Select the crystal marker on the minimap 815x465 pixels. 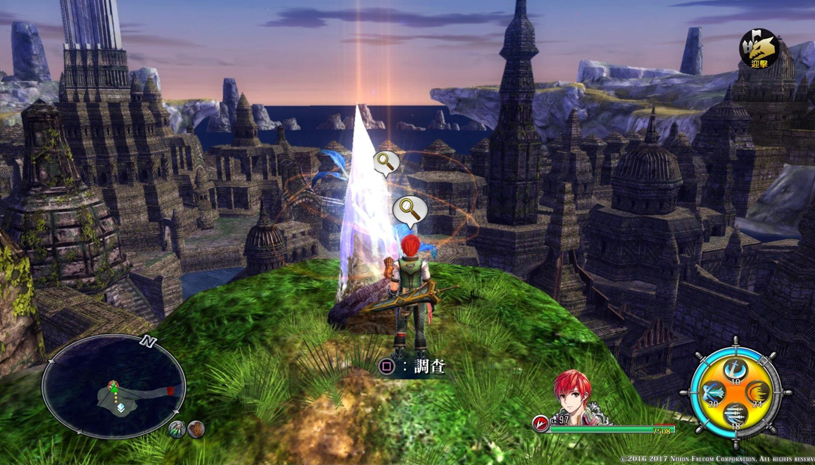pos(121,407)
